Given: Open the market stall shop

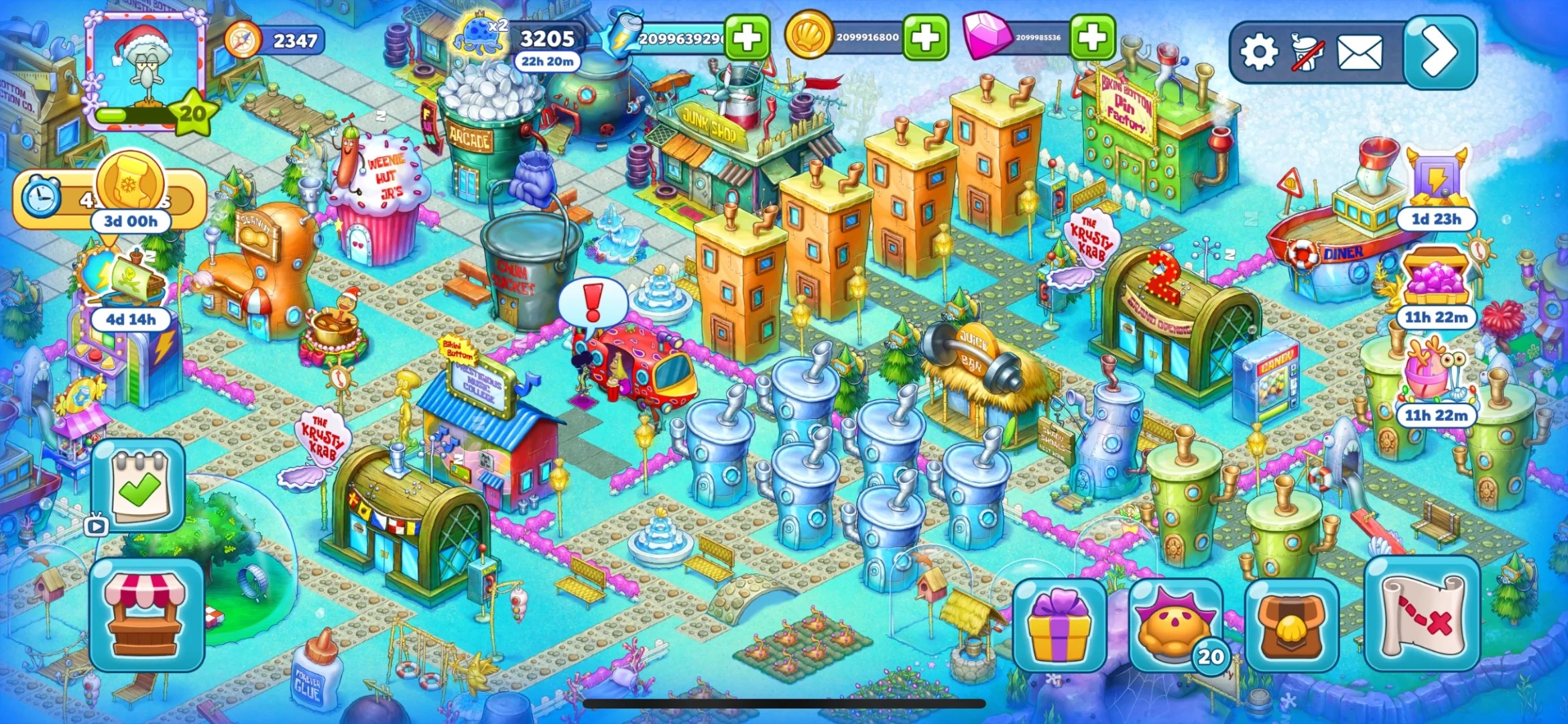Looking at the screenshot, I should point(147,615).
